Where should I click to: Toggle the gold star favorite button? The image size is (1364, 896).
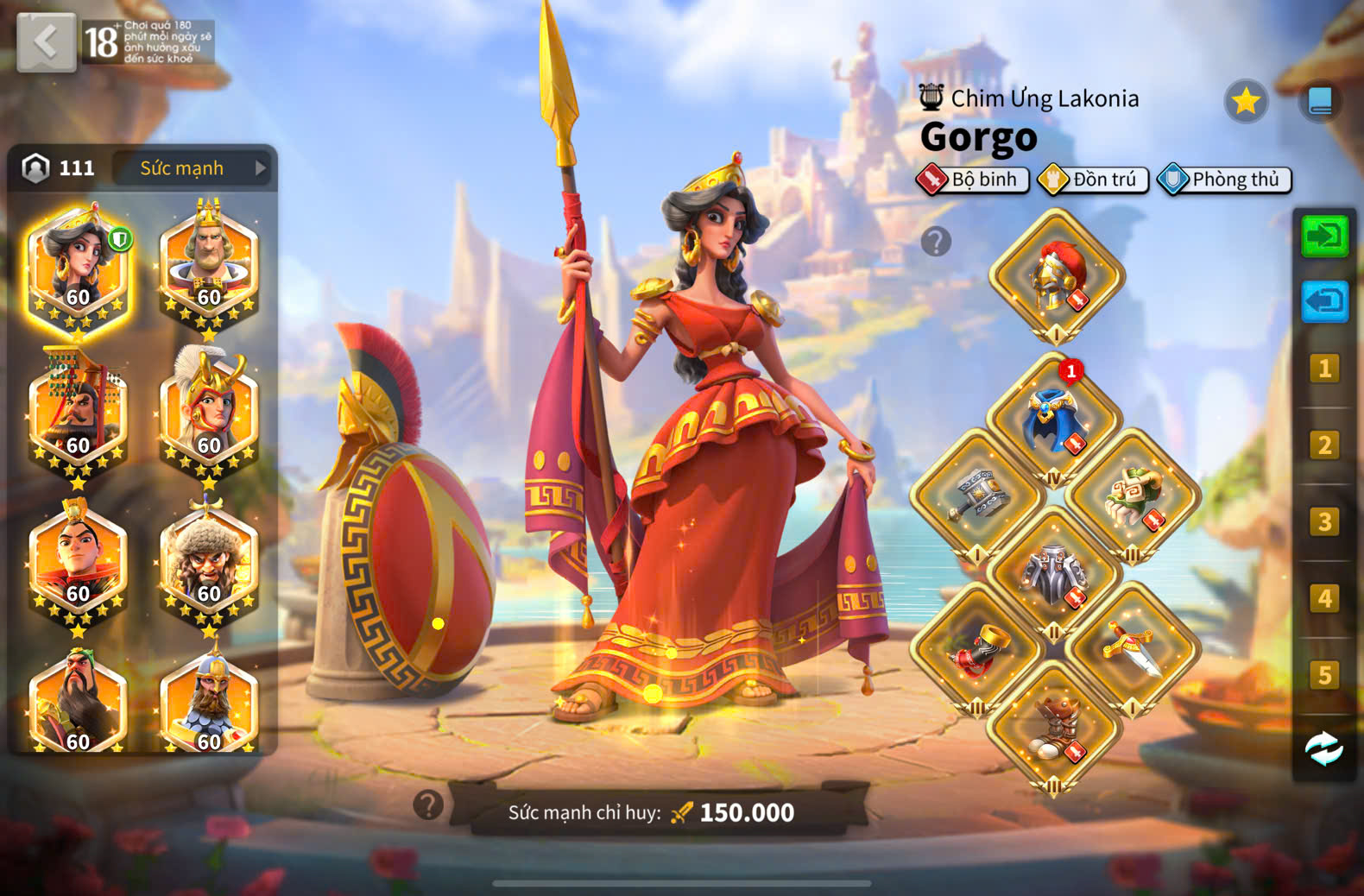(1245, 102)
